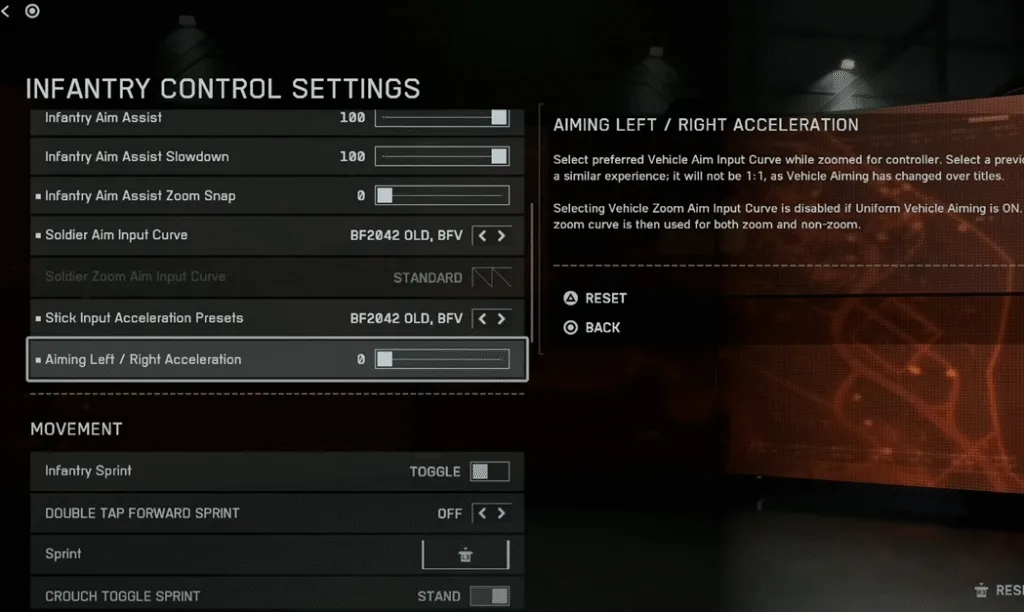Set the Infantry Aim Assist Zoom Snap slider
This screenshot has width=1024, height=612.
[x=442, y=196]
